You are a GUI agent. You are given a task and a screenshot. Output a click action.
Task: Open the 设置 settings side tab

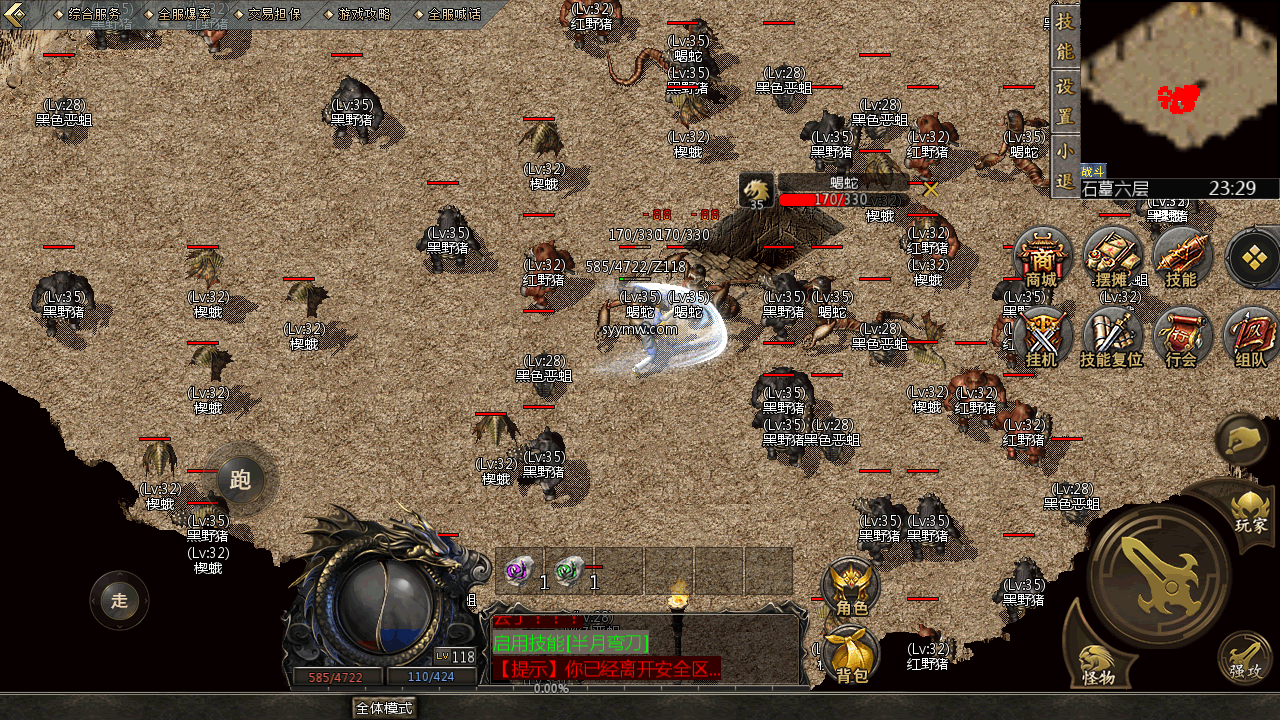(x=1065, y=101)
